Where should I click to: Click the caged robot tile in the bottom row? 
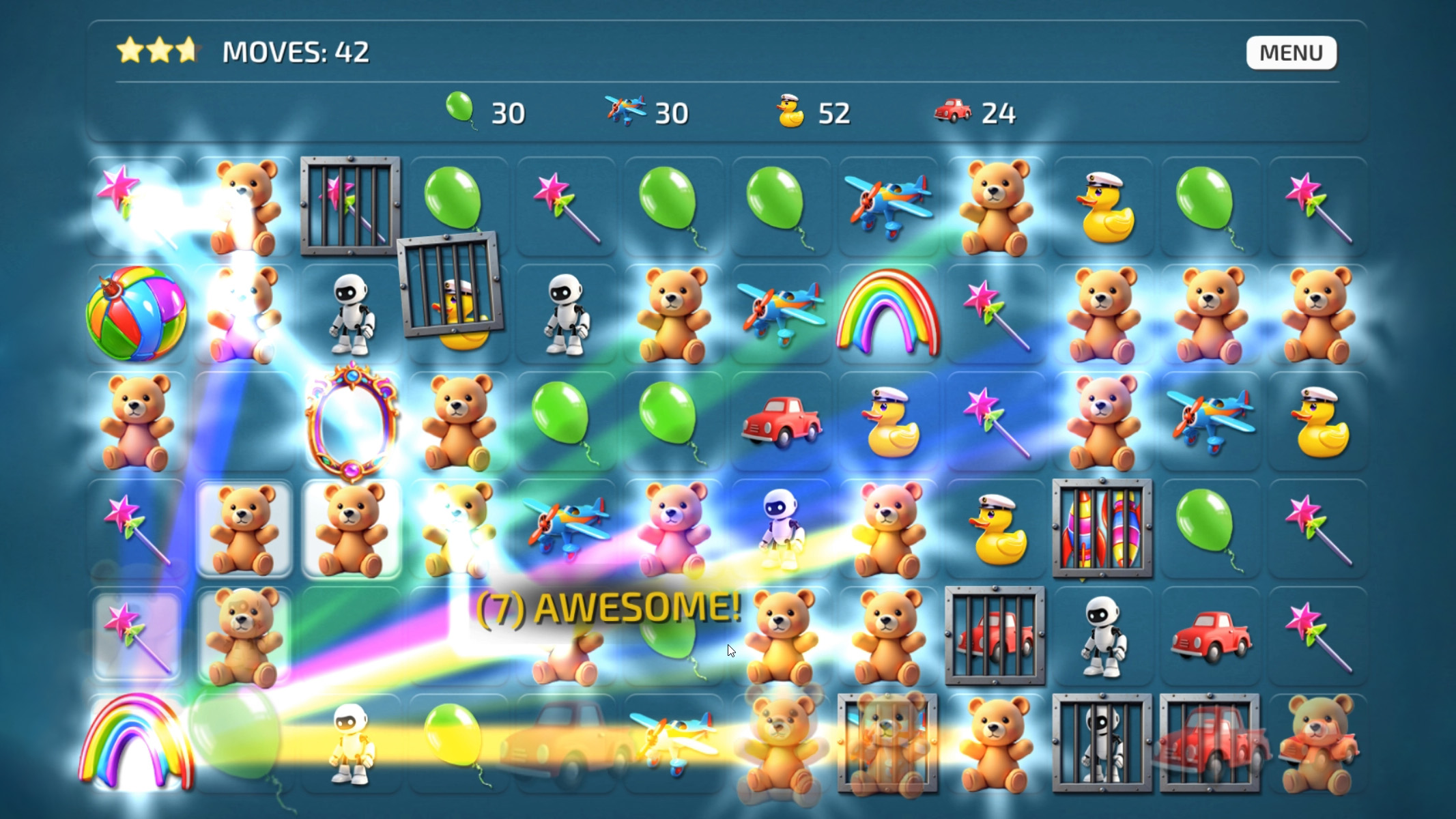(x=1102, y=744)
